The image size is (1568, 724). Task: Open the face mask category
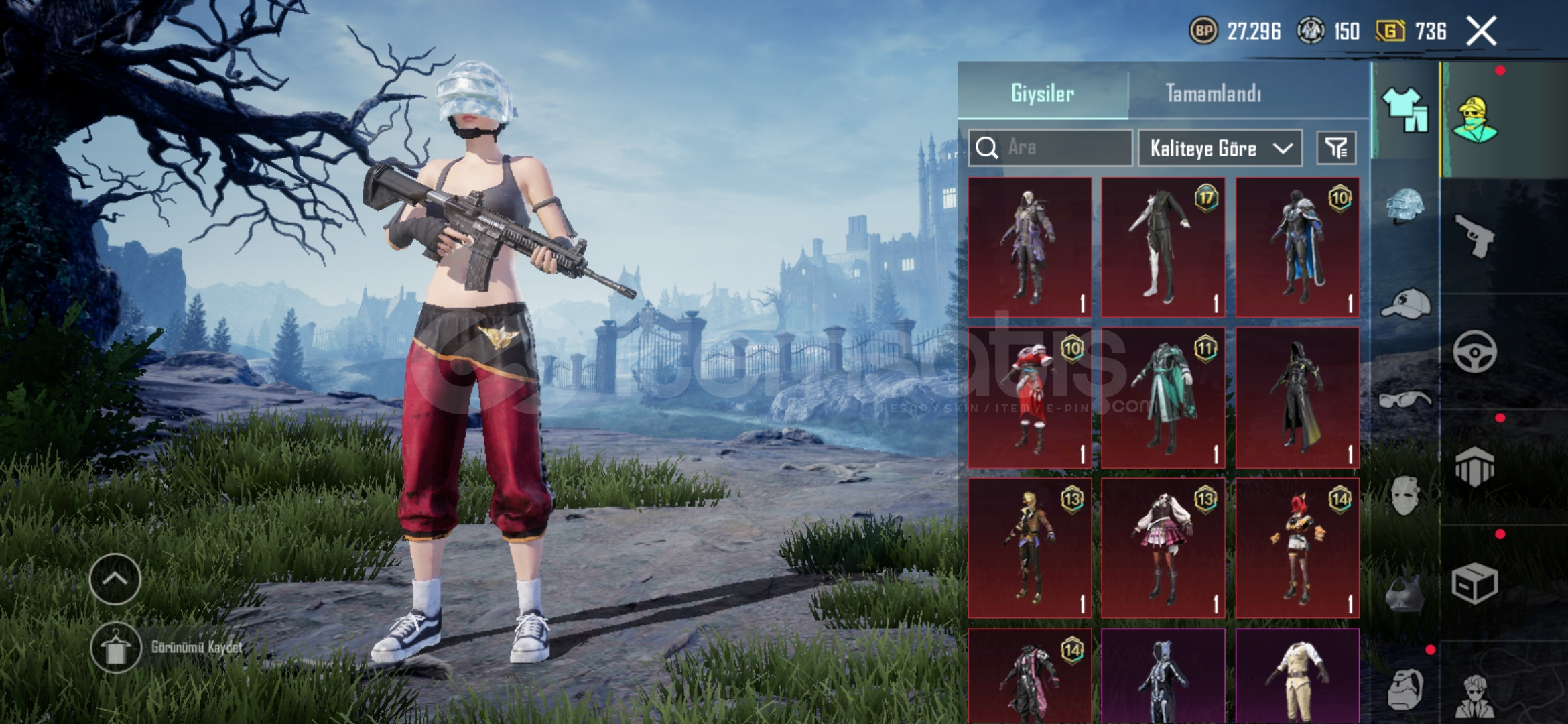coord(1405,495)
